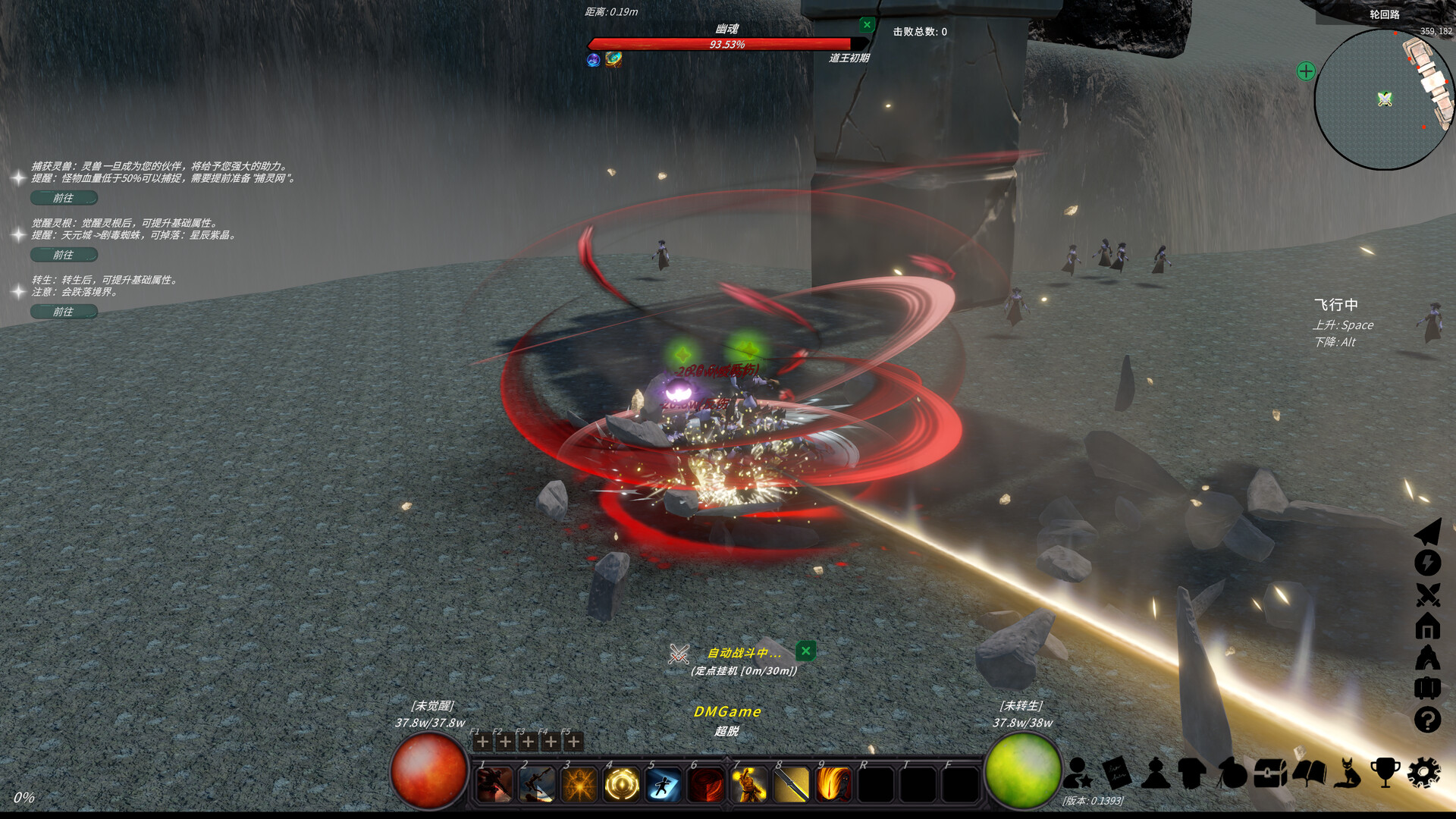Image resolution: width=1456 pixels, height=819 pixels.
Task: Open the book compendium icon
Action: click(x=1310, y=772)
